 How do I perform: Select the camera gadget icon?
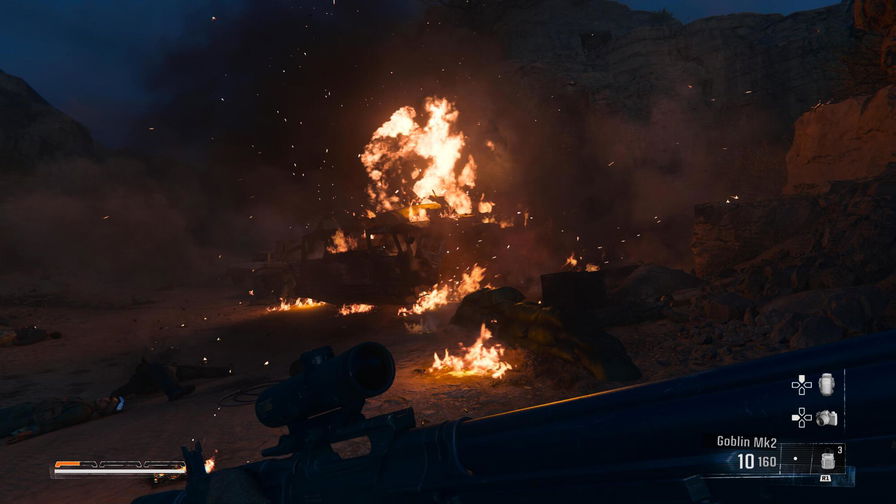coord(826,417)
